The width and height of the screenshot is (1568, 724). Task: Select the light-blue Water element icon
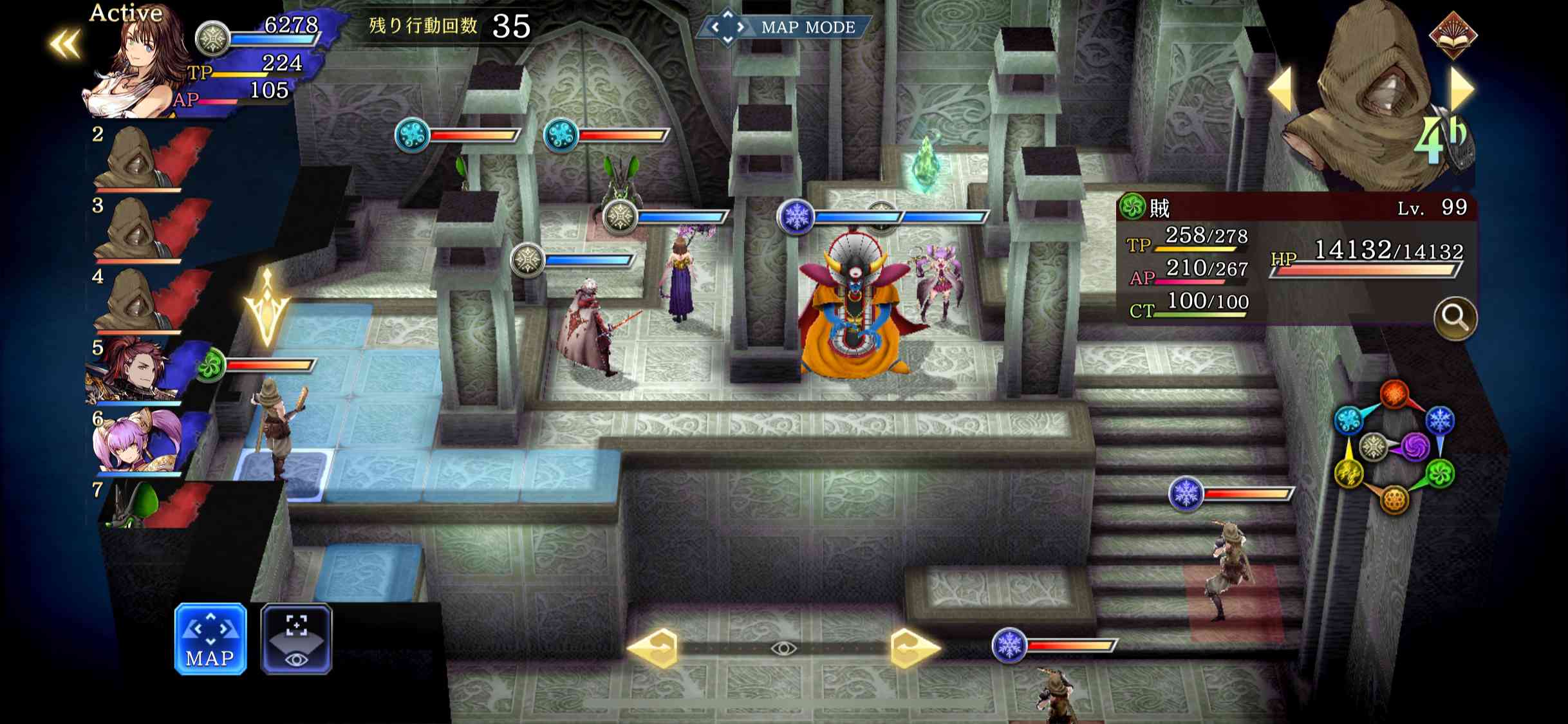coord(1348,419)
